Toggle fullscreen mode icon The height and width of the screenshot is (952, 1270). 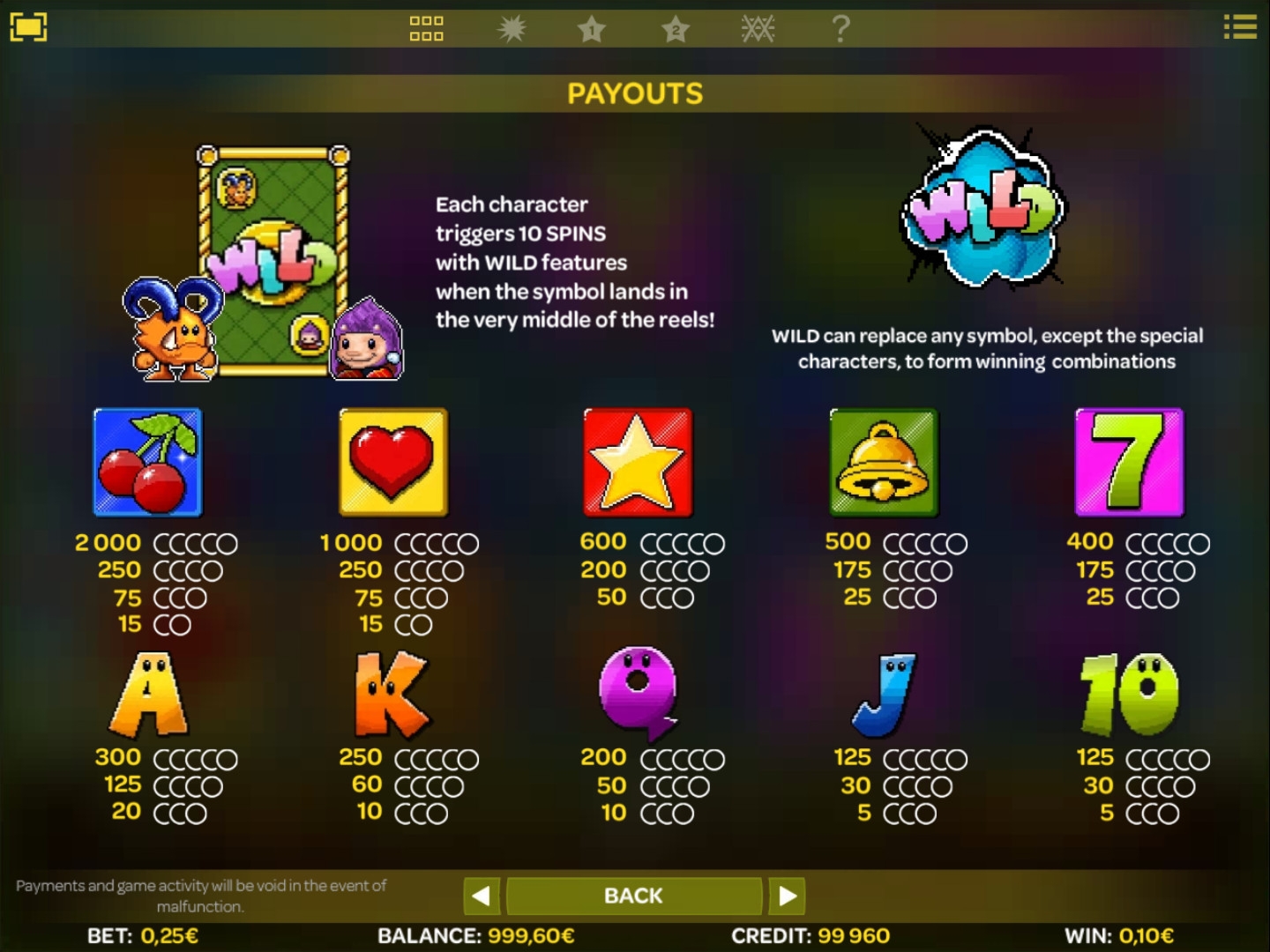coord(28,27)
